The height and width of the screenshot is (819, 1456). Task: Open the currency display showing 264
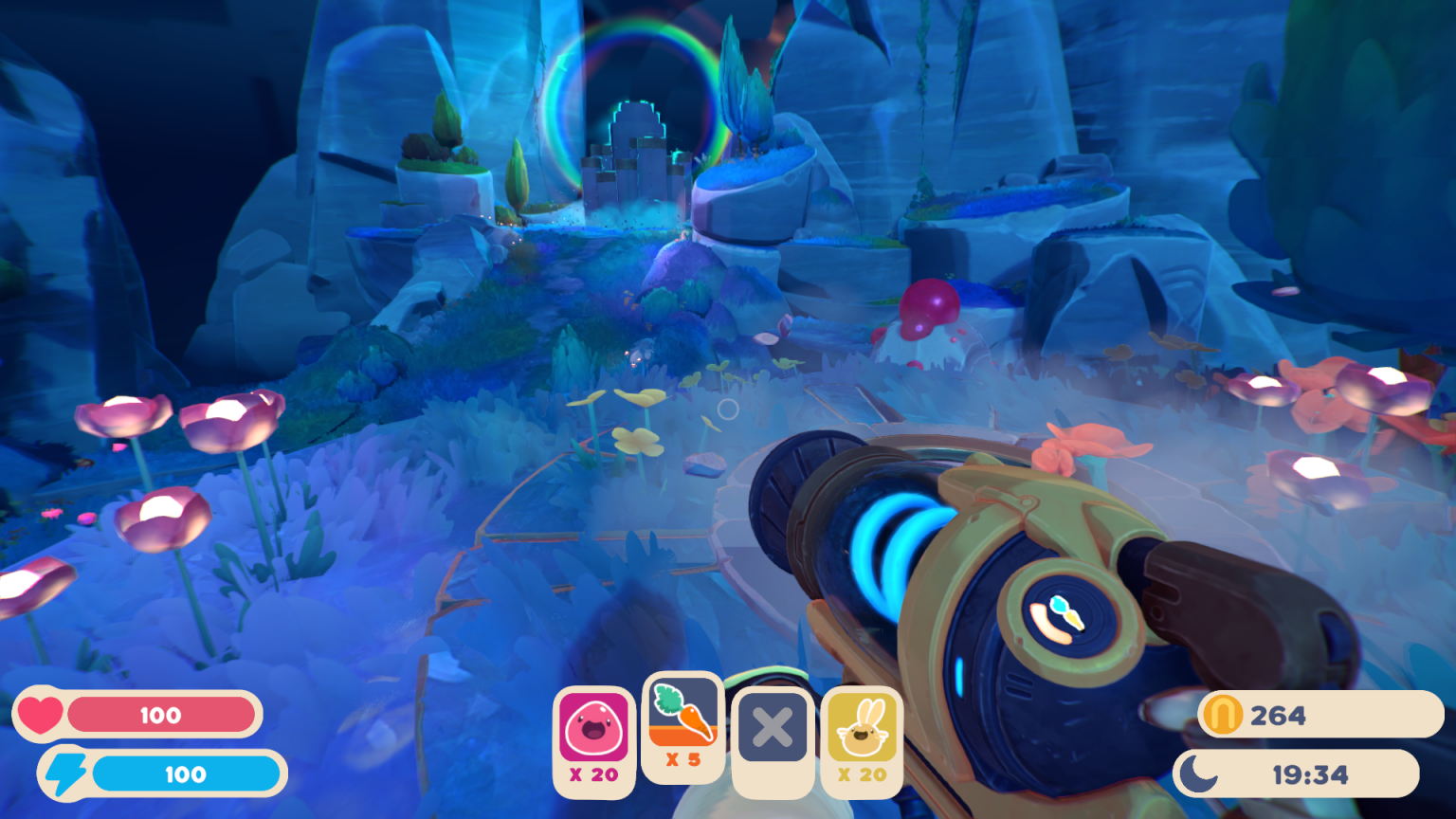(x=1275, y=716)
